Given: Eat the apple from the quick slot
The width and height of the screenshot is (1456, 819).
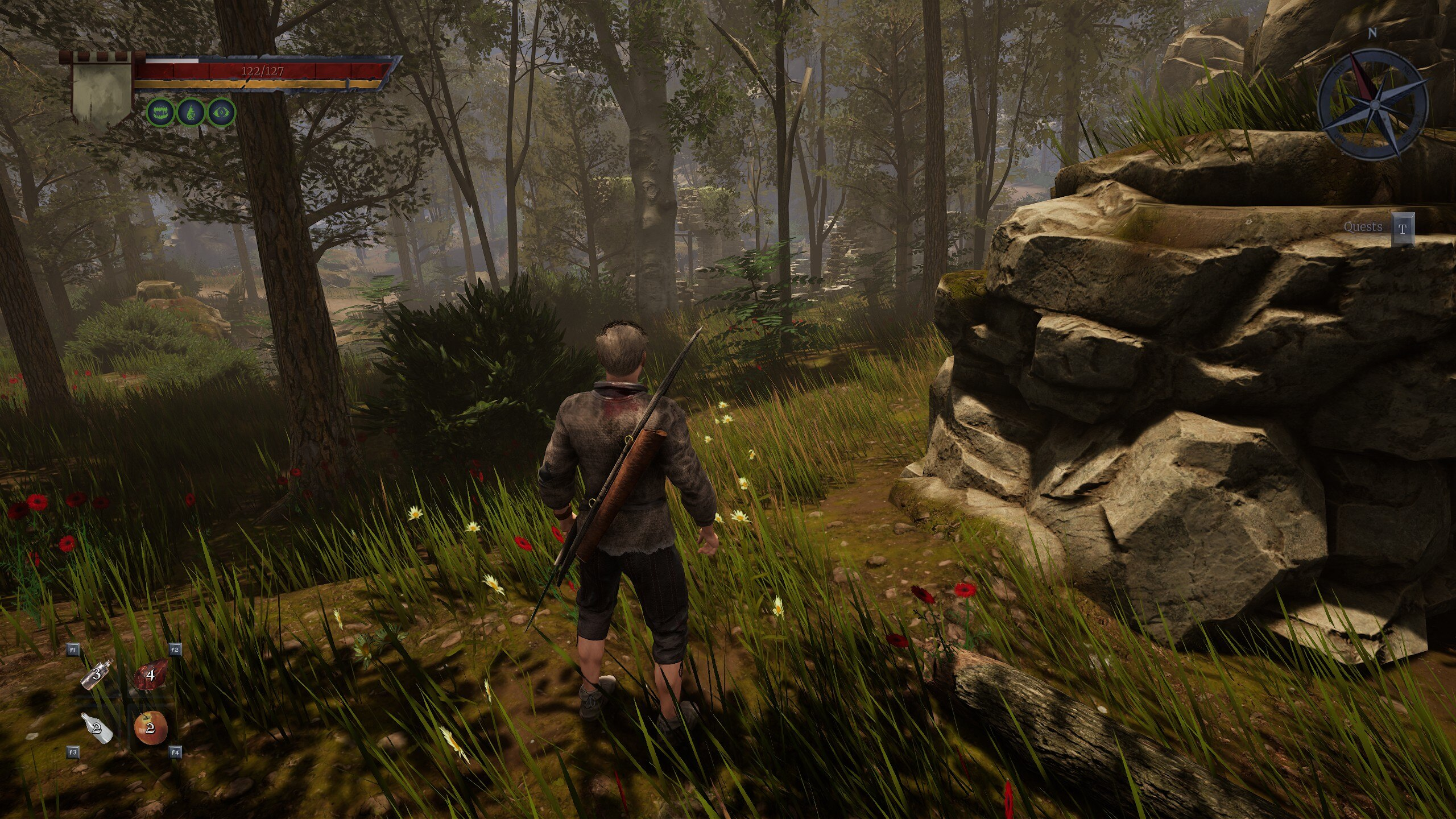Looking at the screenshot, I should 151,728.
